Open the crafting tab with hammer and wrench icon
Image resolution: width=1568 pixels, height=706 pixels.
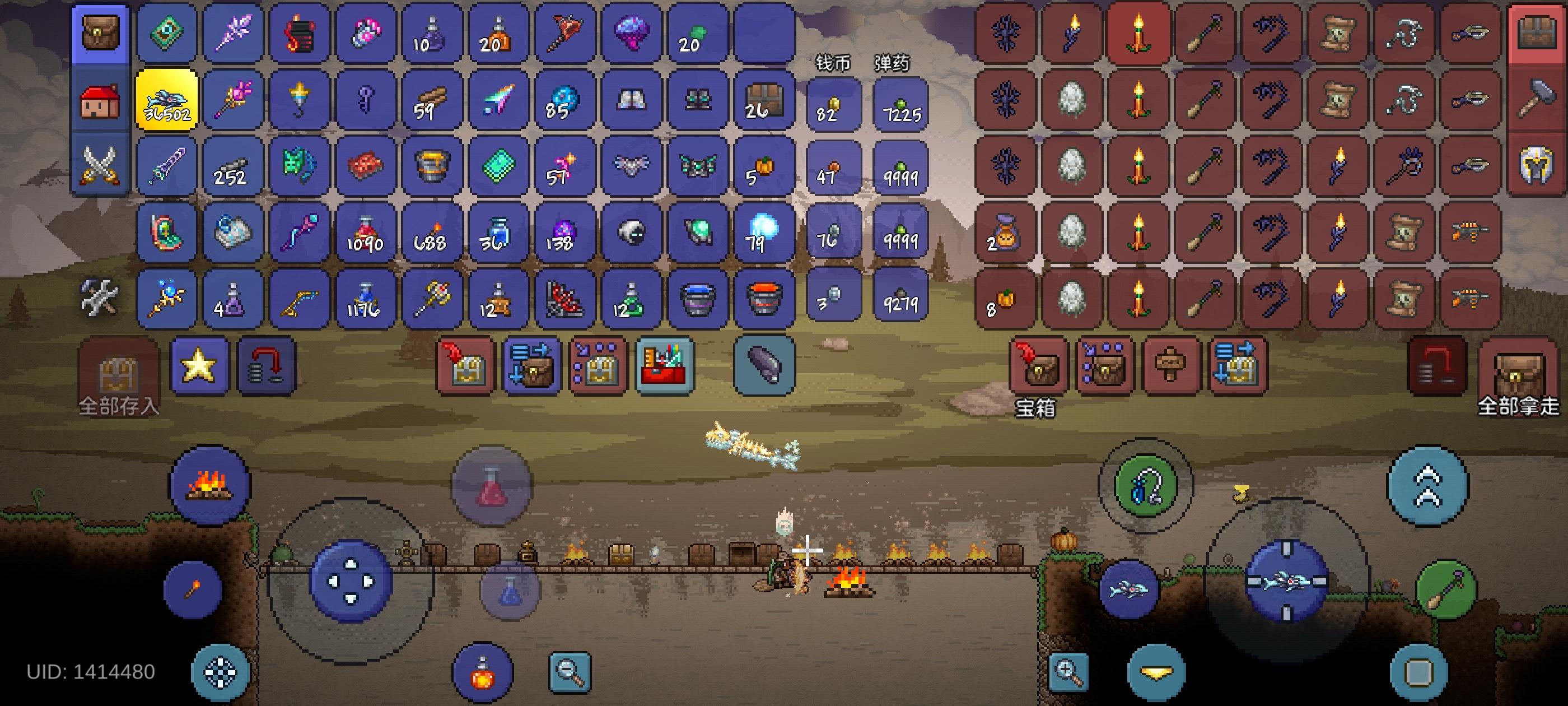tap(100, 298)
